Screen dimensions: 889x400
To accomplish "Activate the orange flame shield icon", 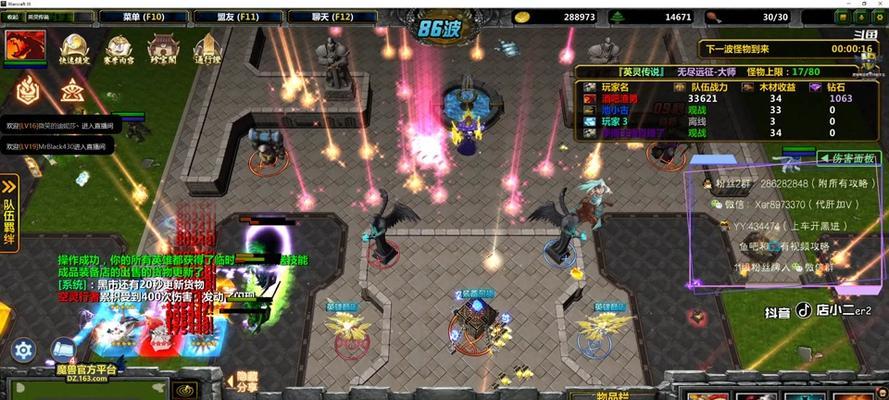I will tap(27, 90).
